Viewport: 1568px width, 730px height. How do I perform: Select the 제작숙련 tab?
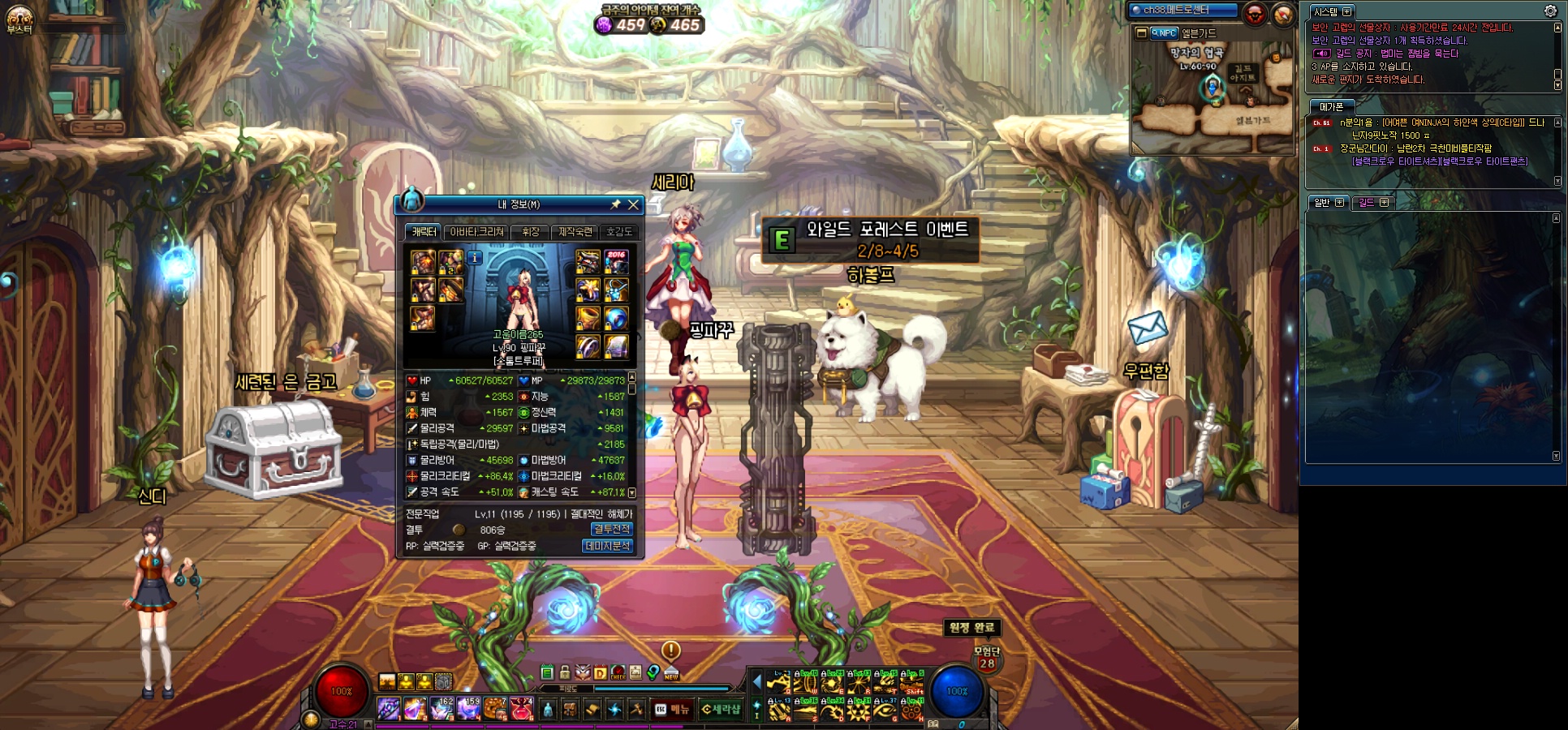[x=575, y=232]
